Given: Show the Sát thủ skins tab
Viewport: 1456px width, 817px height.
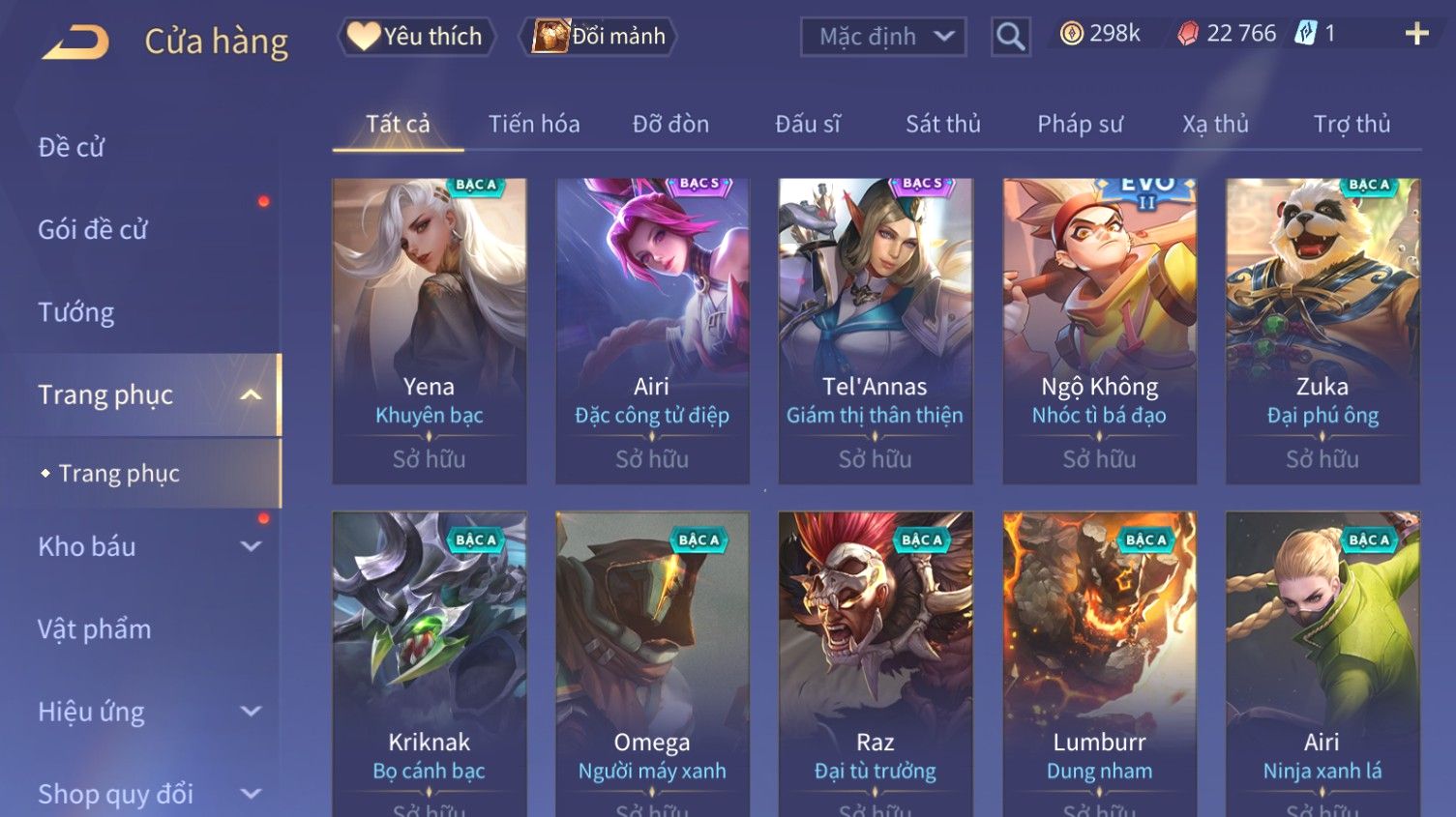Looking at the screenshot, I should pos(942,124).
